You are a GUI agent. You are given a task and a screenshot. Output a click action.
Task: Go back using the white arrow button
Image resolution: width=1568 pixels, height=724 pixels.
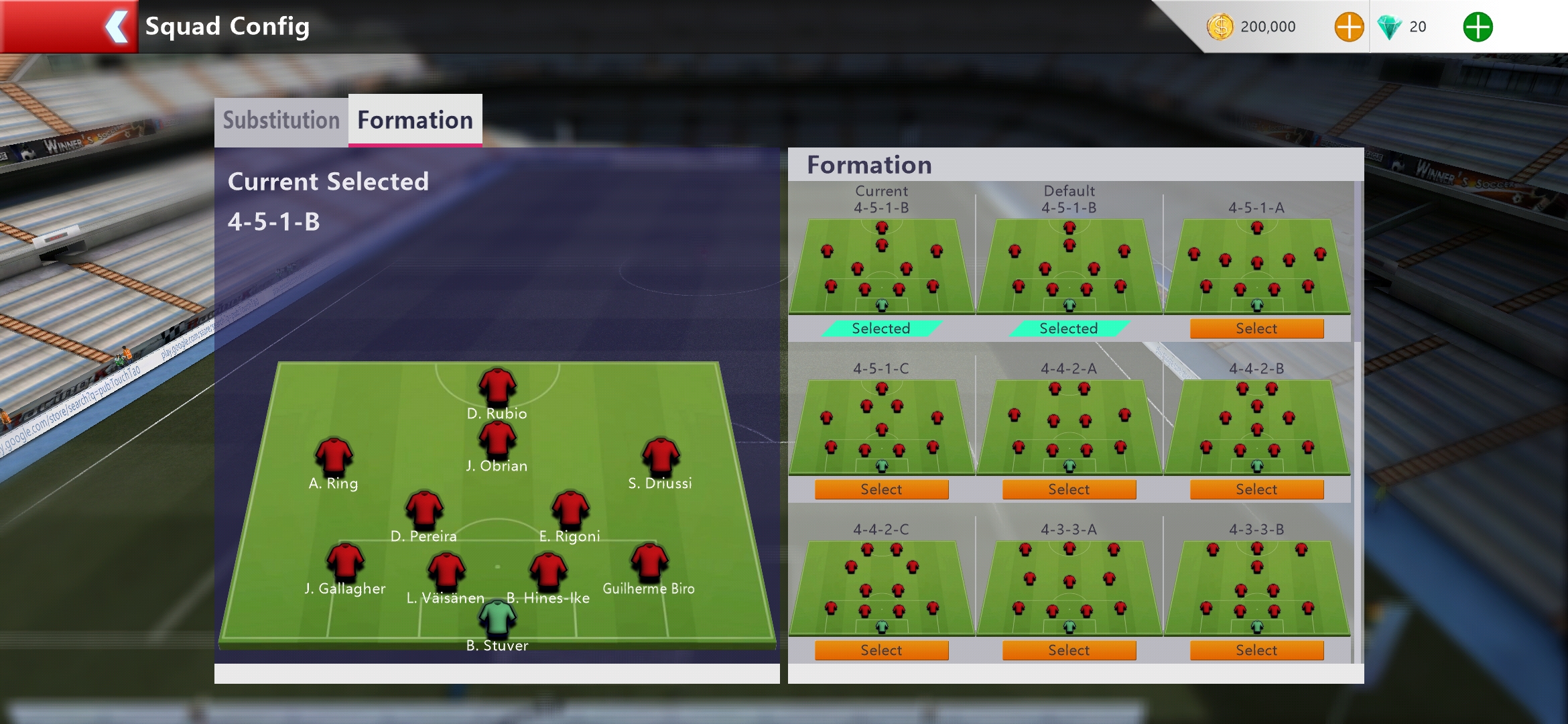coord(117,27)
